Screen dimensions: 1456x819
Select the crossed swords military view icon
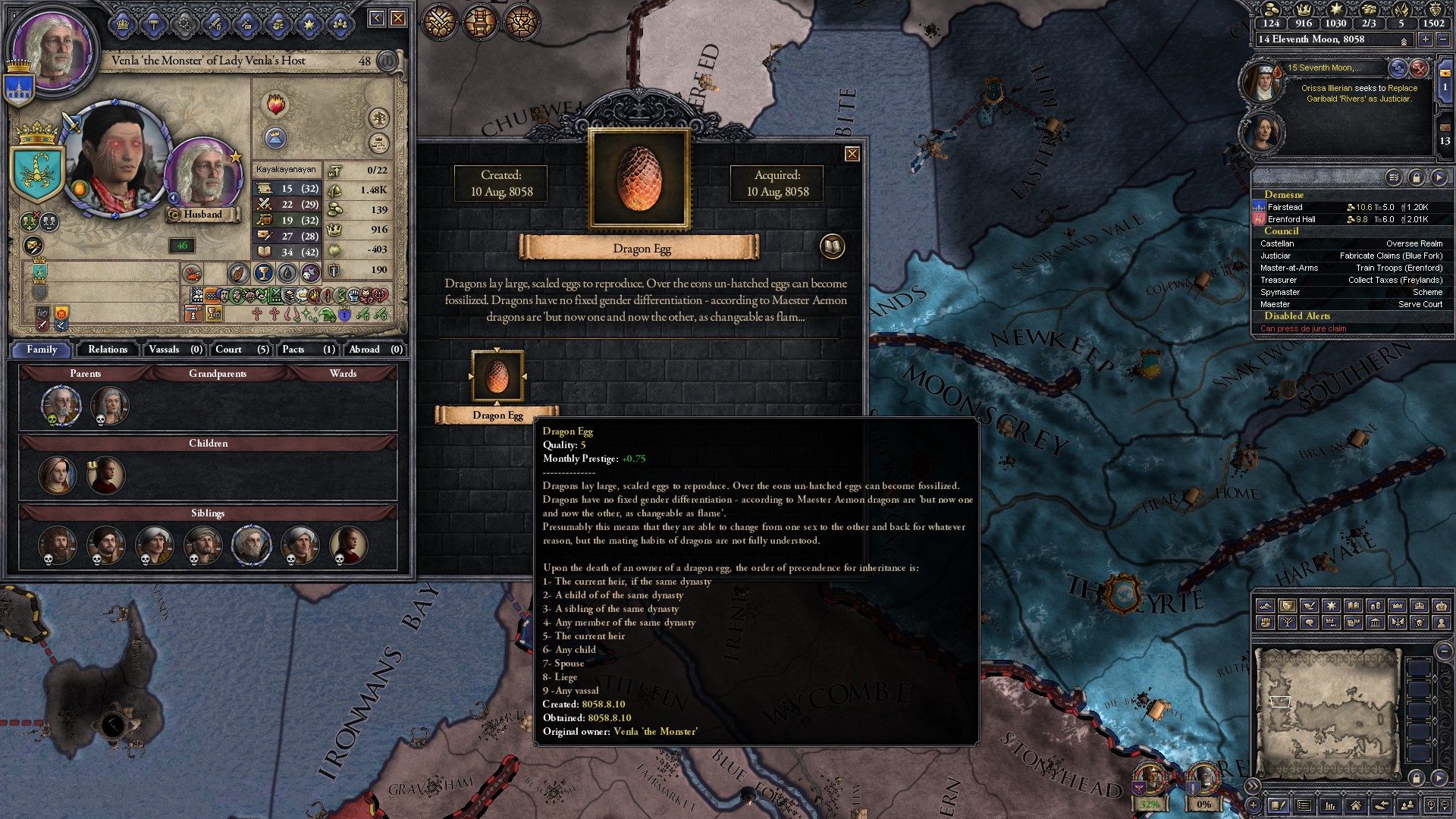coord(439,21)
